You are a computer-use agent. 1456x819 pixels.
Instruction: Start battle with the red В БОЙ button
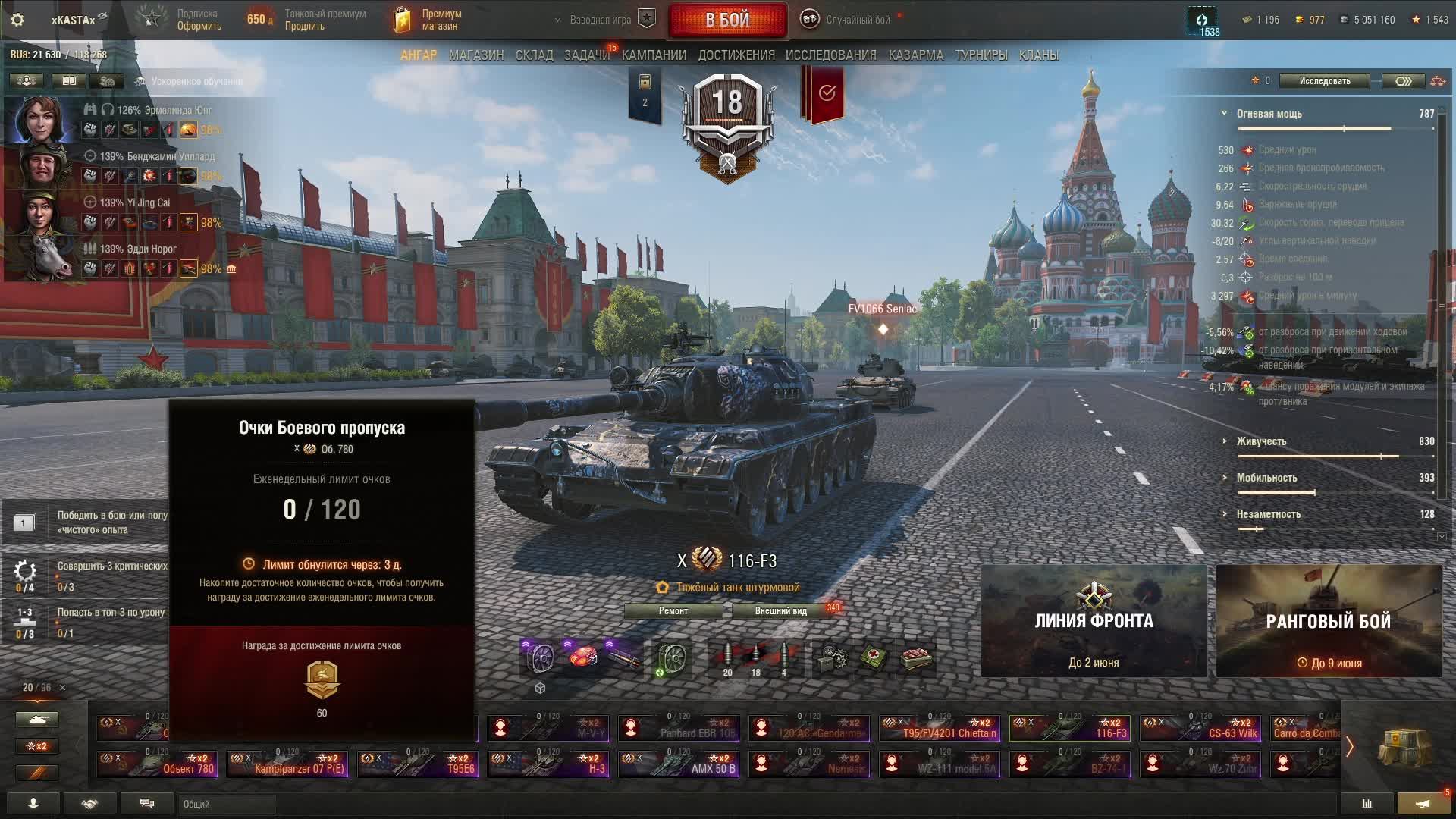727,20
